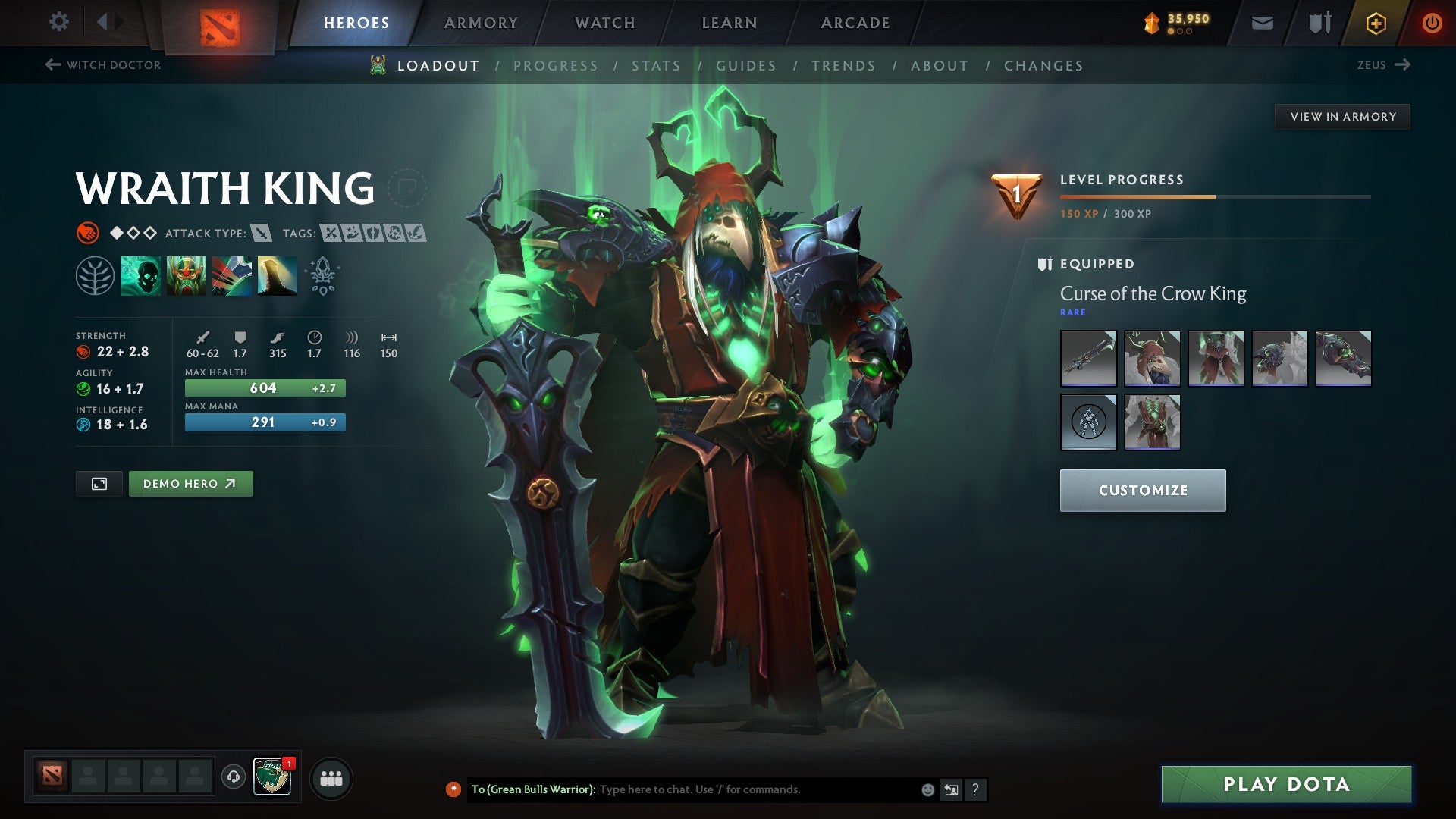Image resolution: width=1456 pixels, height=819 pixels.
Task: Toggle voice chat with headset icon
Action: 234,777
